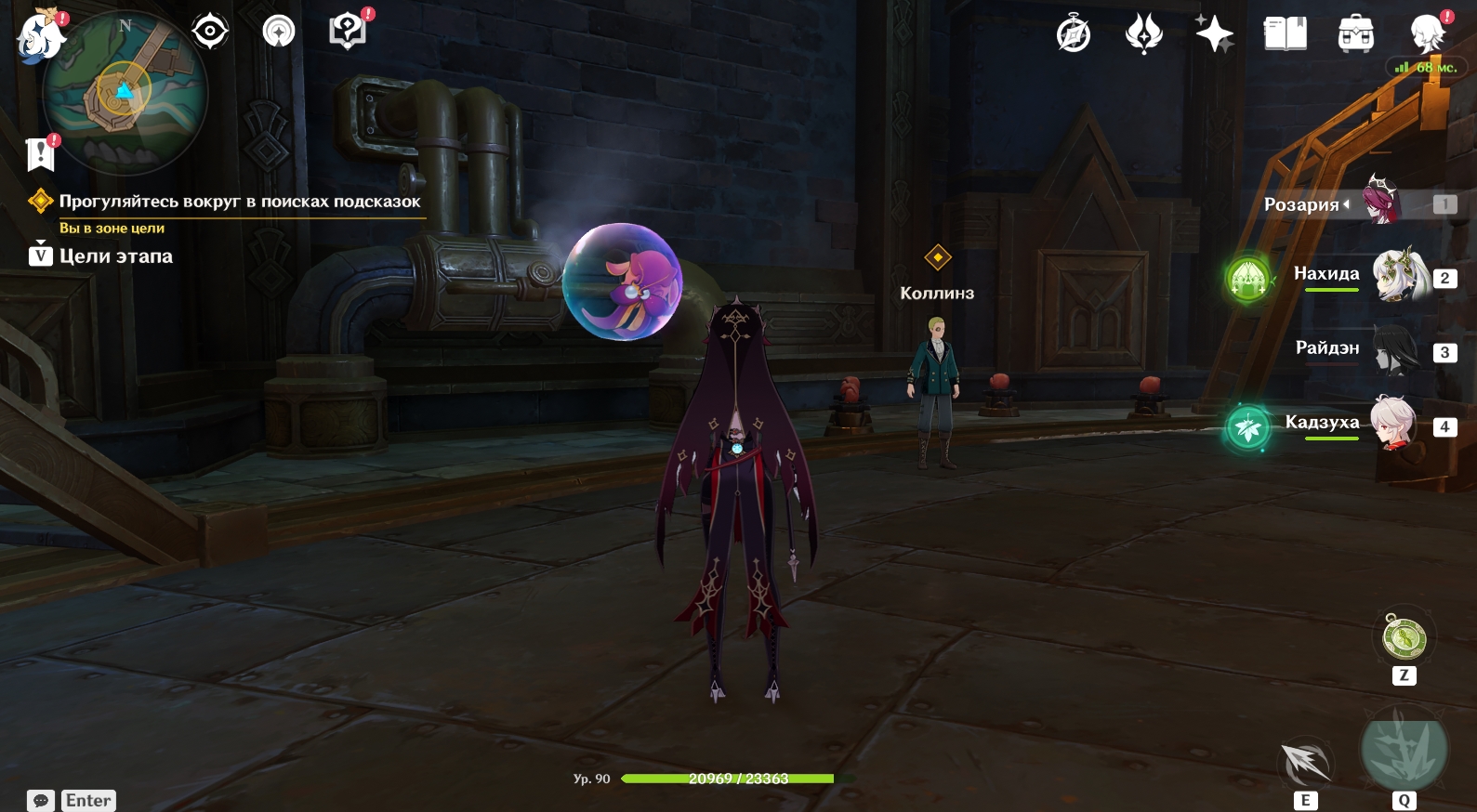Open the quest navigation target icon
Viewport: 1477px width, 812px height.
click(210, 32)
